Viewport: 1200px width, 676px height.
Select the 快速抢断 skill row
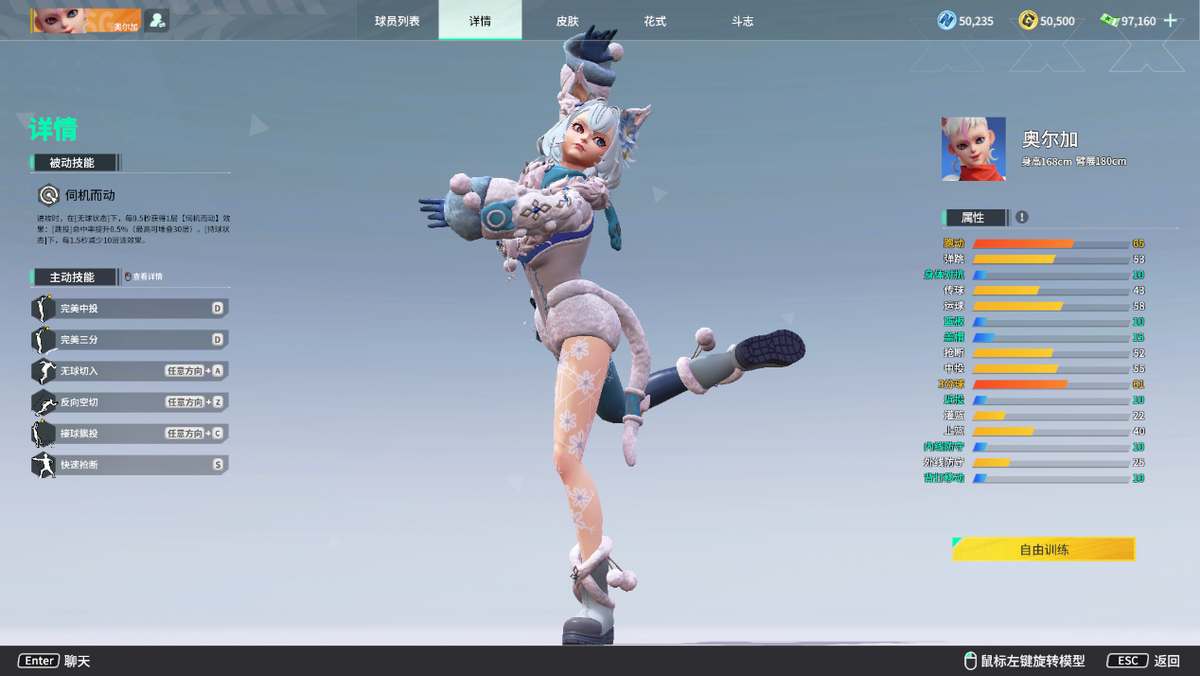click(130, 464)
